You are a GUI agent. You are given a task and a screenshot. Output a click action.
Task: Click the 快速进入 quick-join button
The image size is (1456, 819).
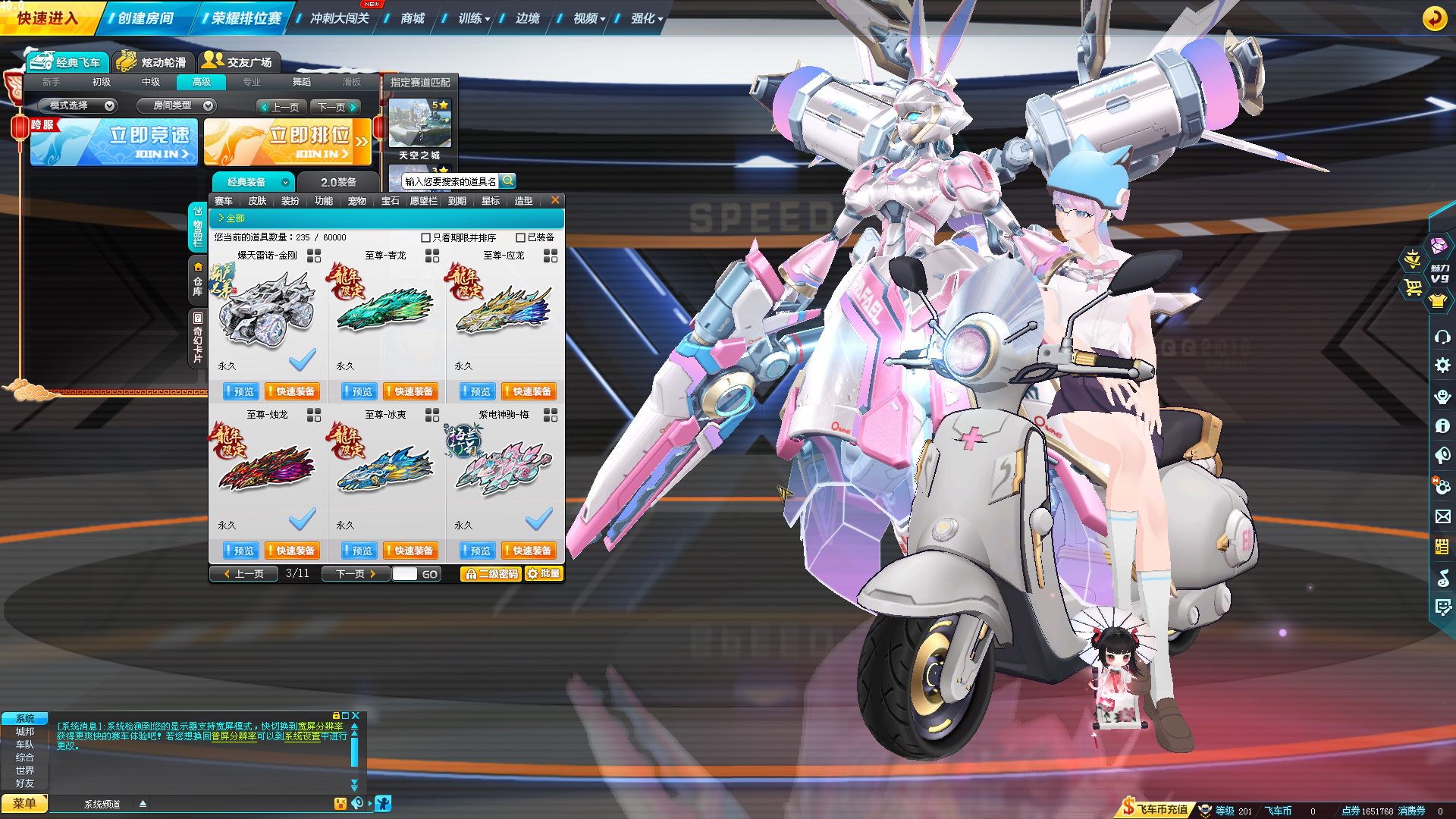(x=47, y=18)
